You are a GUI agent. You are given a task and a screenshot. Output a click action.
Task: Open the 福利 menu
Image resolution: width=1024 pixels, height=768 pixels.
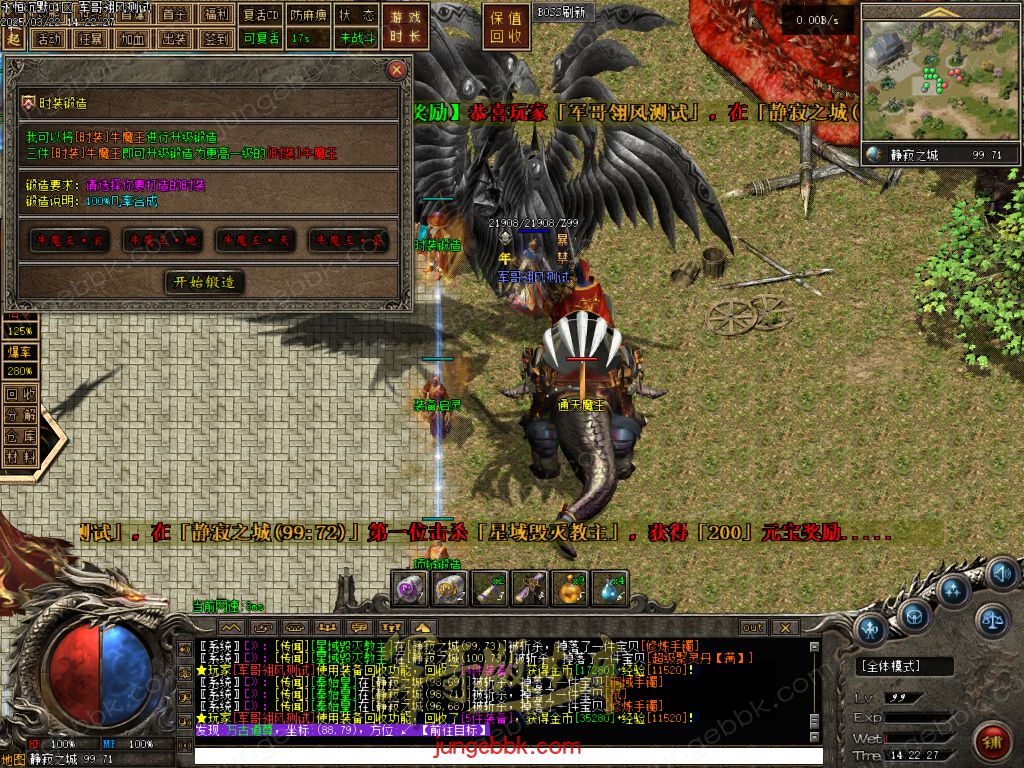(x=215, y=14)
